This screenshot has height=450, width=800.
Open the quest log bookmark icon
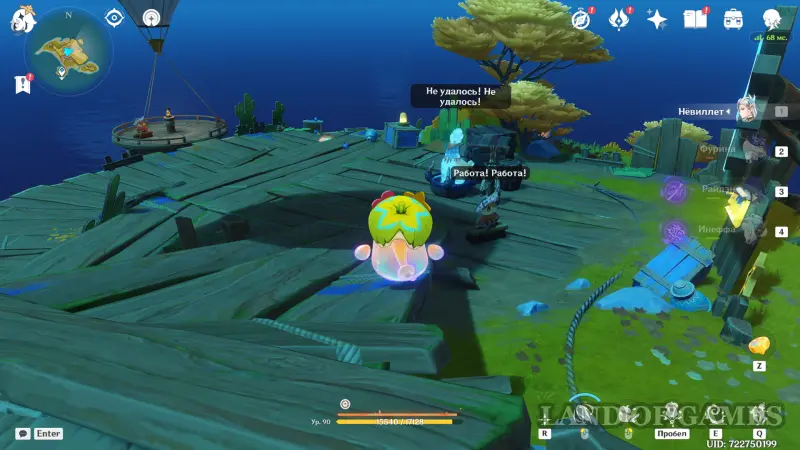tap(23, 86)
